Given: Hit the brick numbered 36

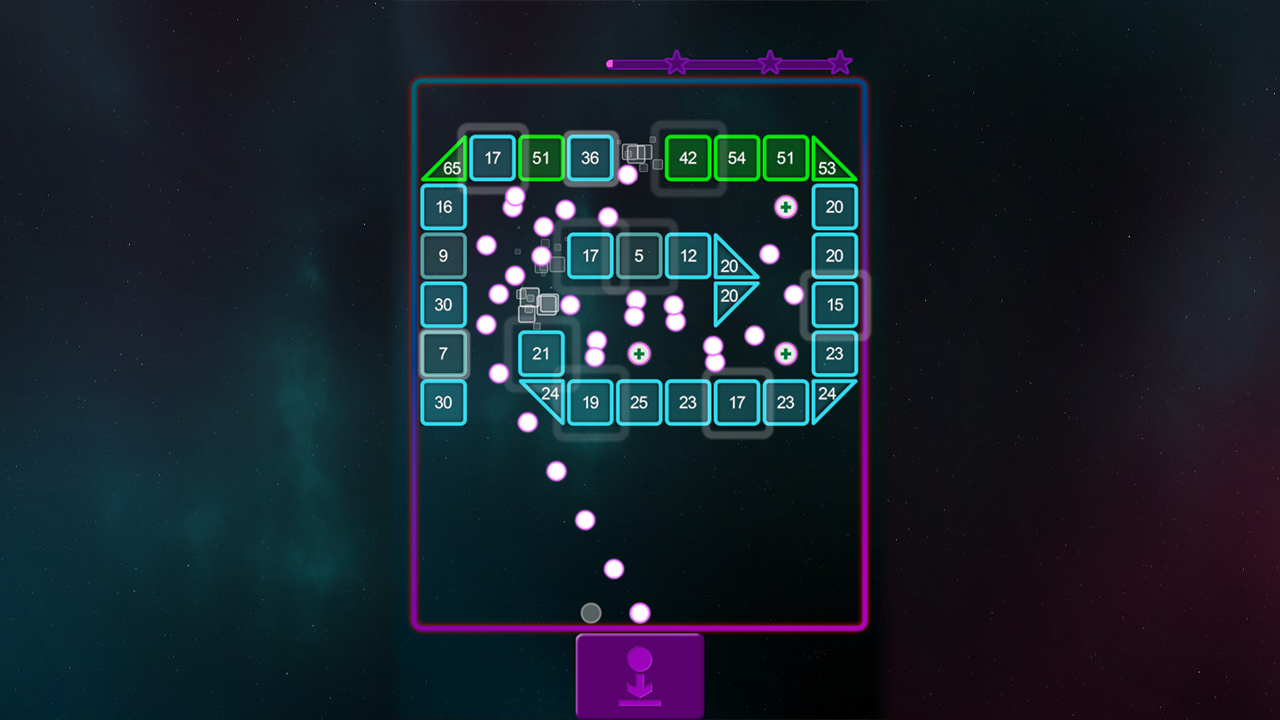Looking at the screenshot, I should tap(590, 157).
